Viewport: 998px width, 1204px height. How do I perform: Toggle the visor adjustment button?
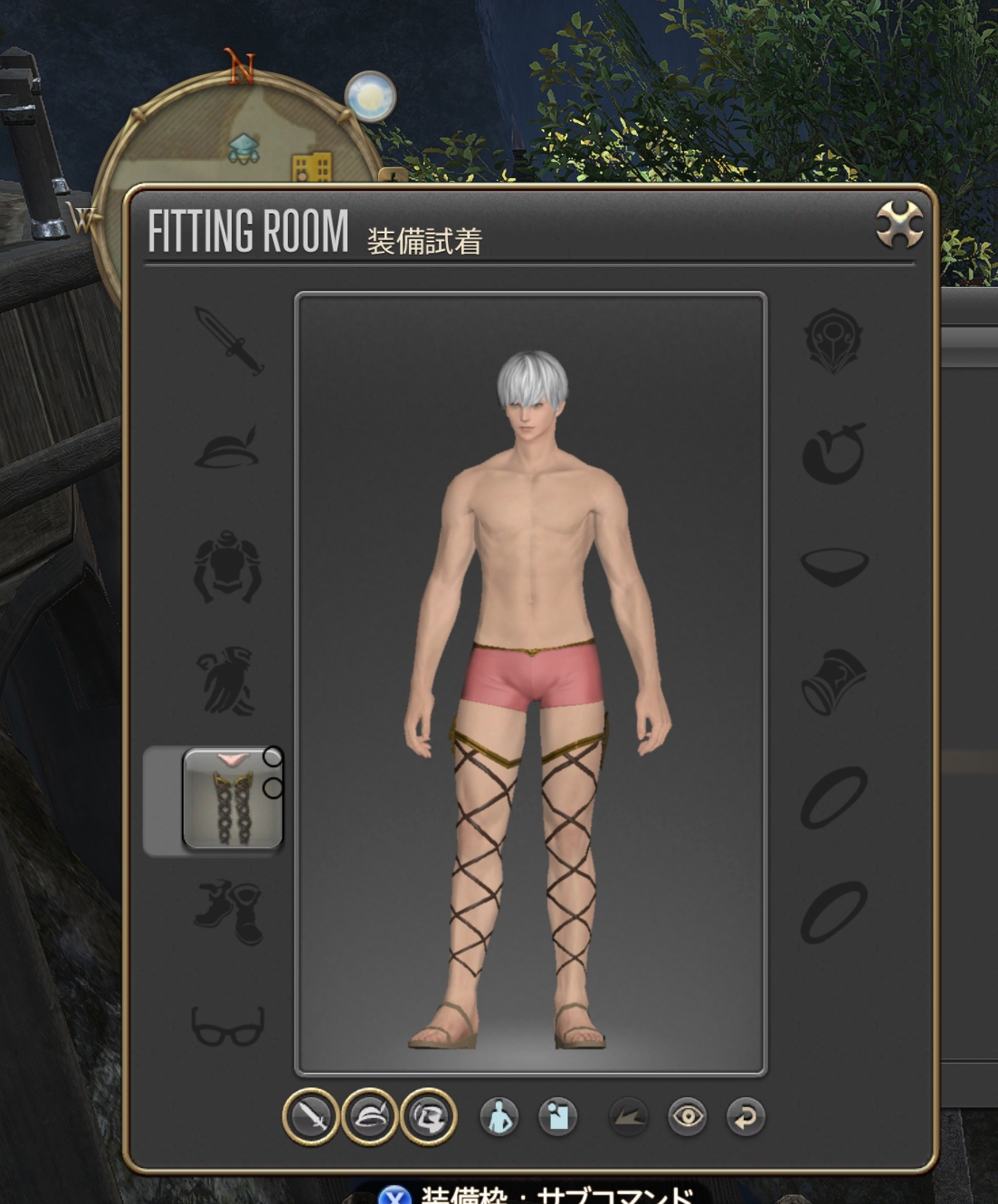[x=428, y=1117]
